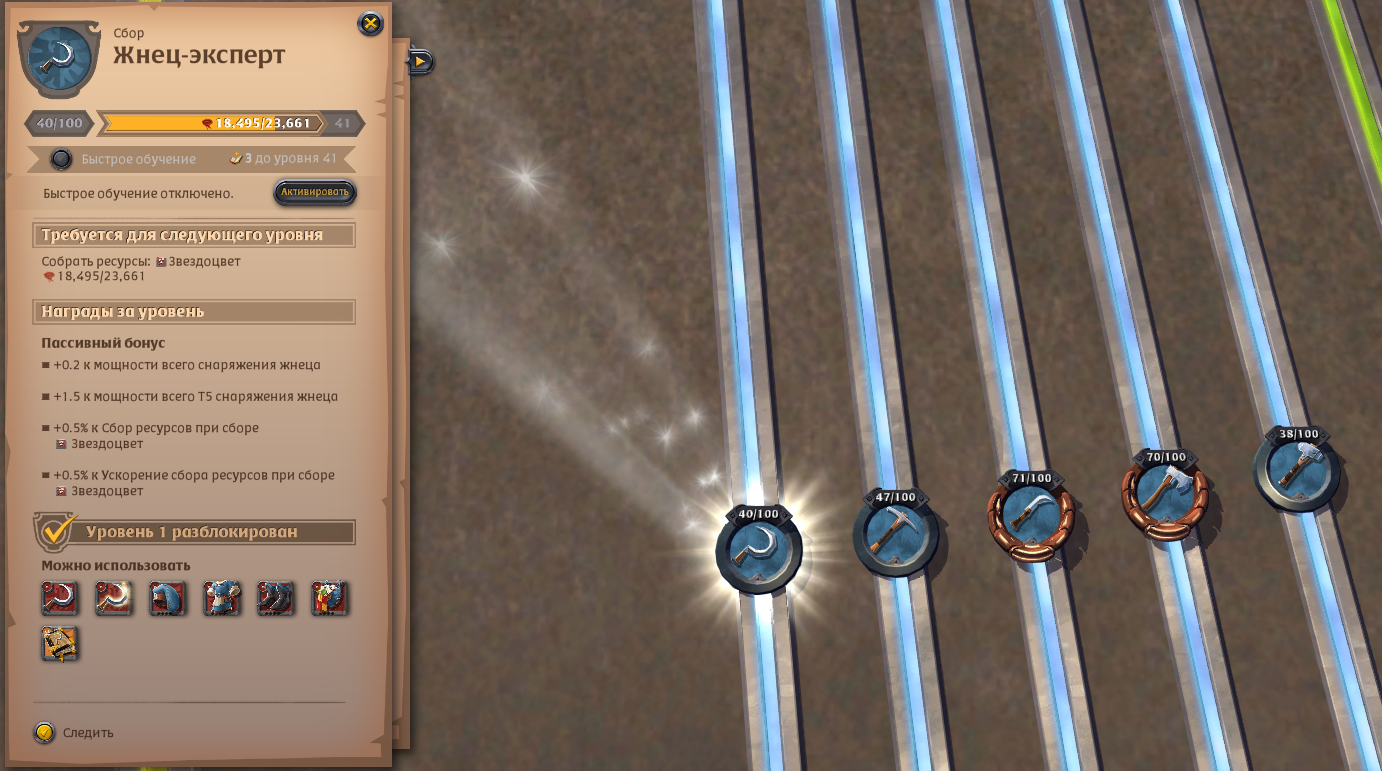Select the harvester backpack icon

point(330,598)
